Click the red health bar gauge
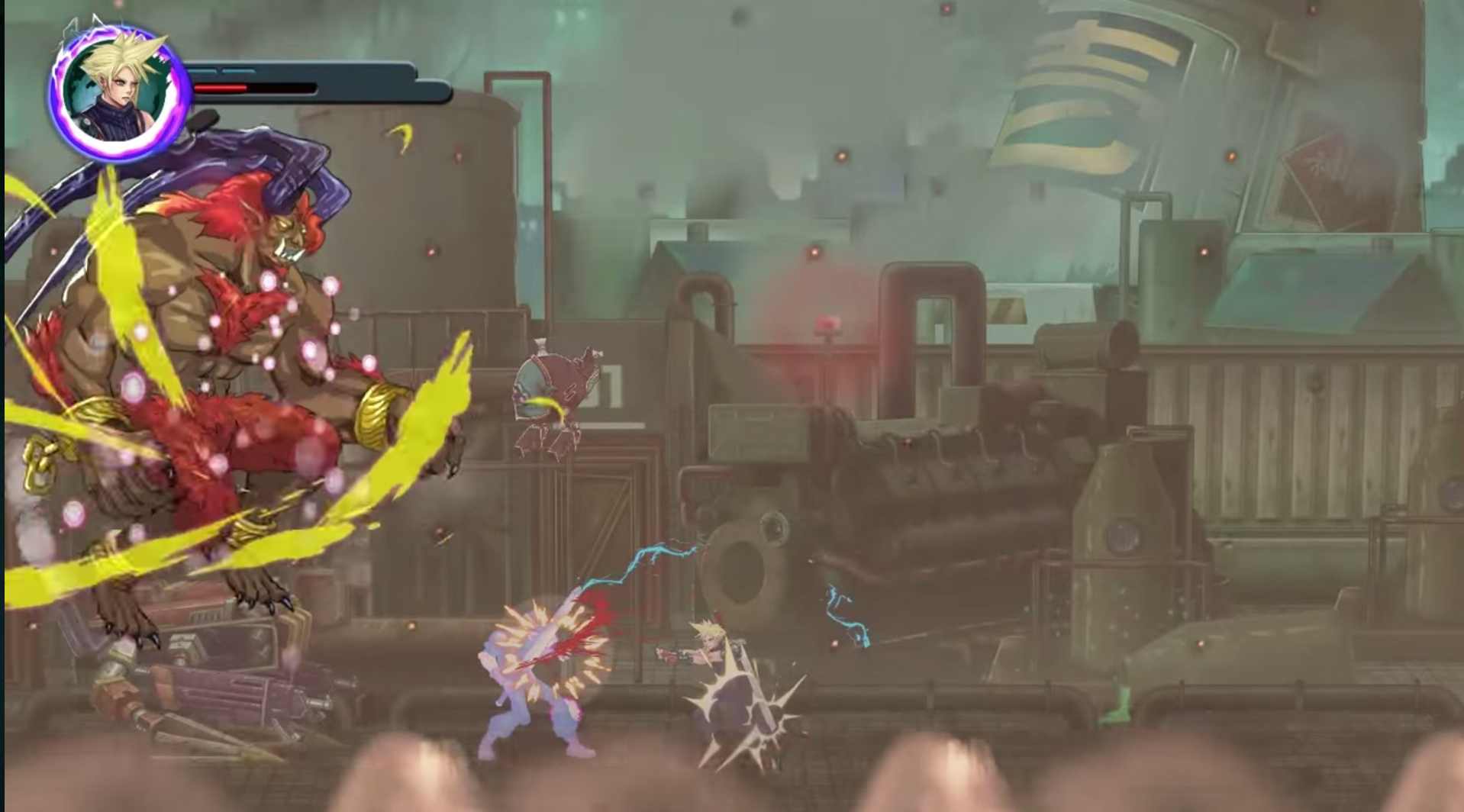Screen dimensions: 1464x812 tap(221, 88)
